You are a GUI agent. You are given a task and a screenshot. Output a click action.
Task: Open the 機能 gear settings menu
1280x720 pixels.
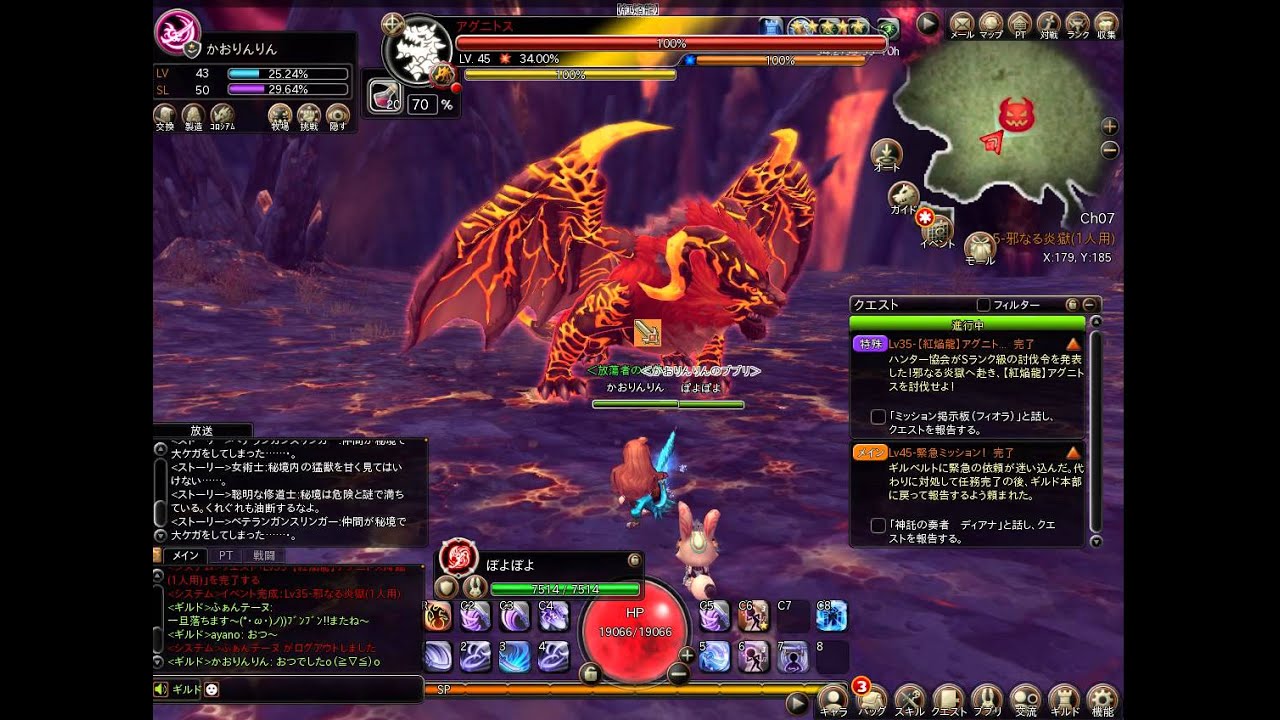click(1102, 698)
